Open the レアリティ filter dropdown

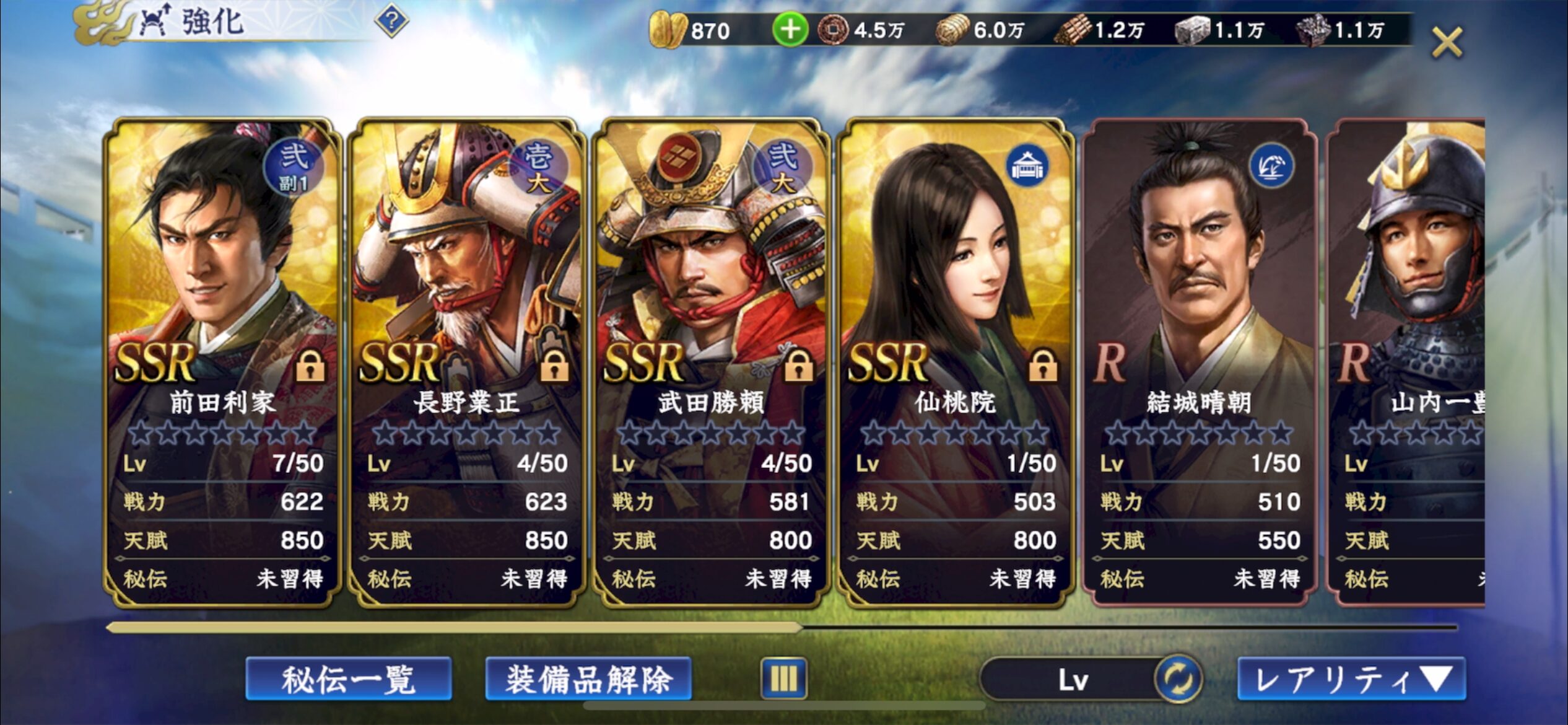(1351, 679)
